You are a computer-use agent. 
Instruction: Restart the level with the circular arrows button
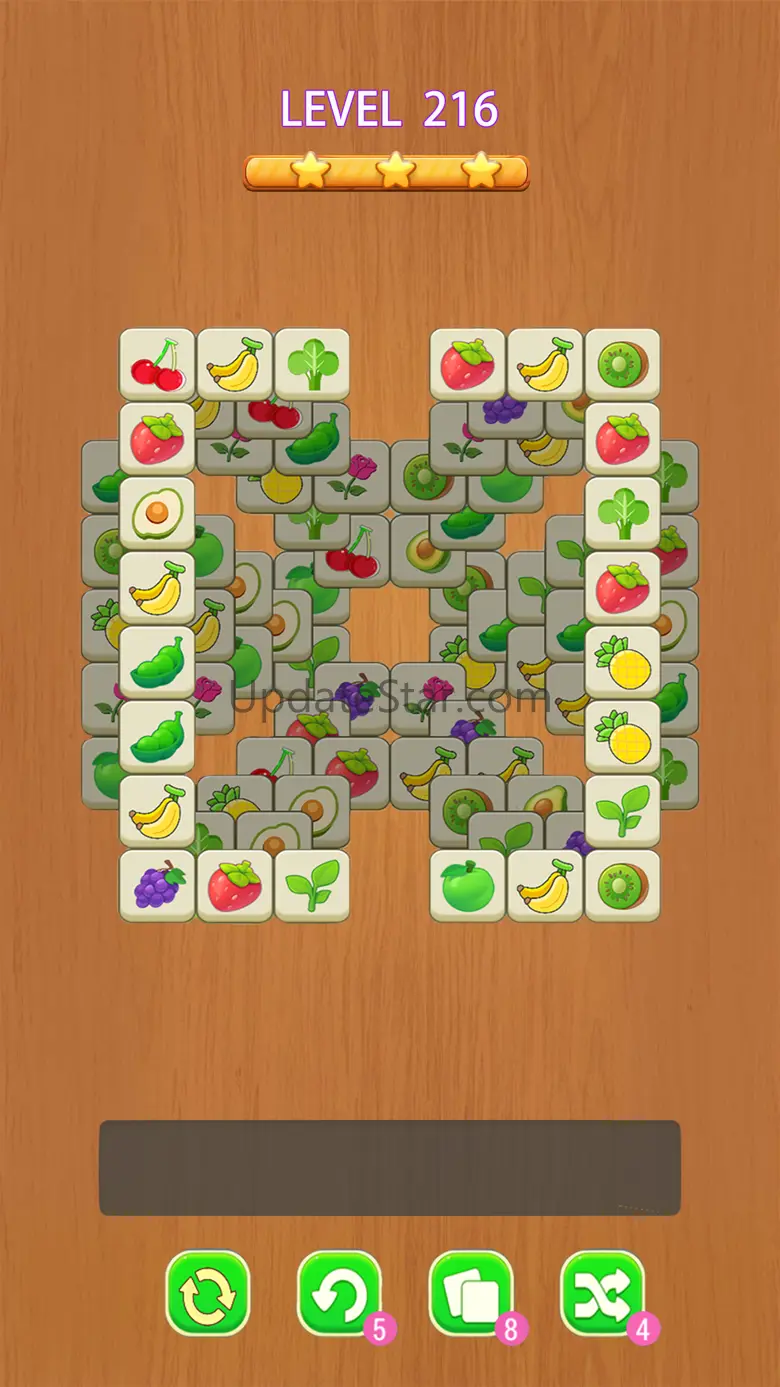click(x=208, y=1293)
